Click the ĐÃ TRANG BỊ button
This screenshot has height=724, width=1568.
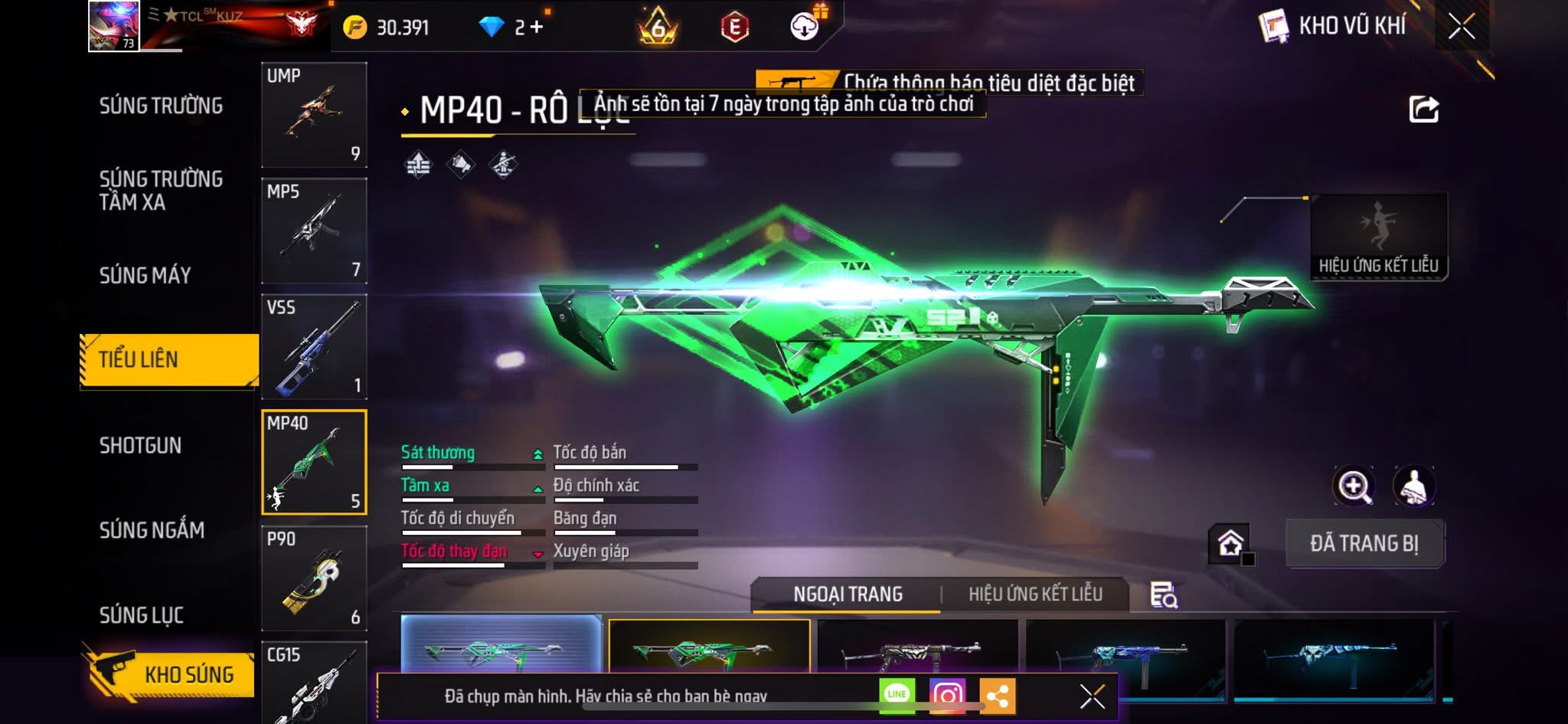click(x=1364, y=543)
